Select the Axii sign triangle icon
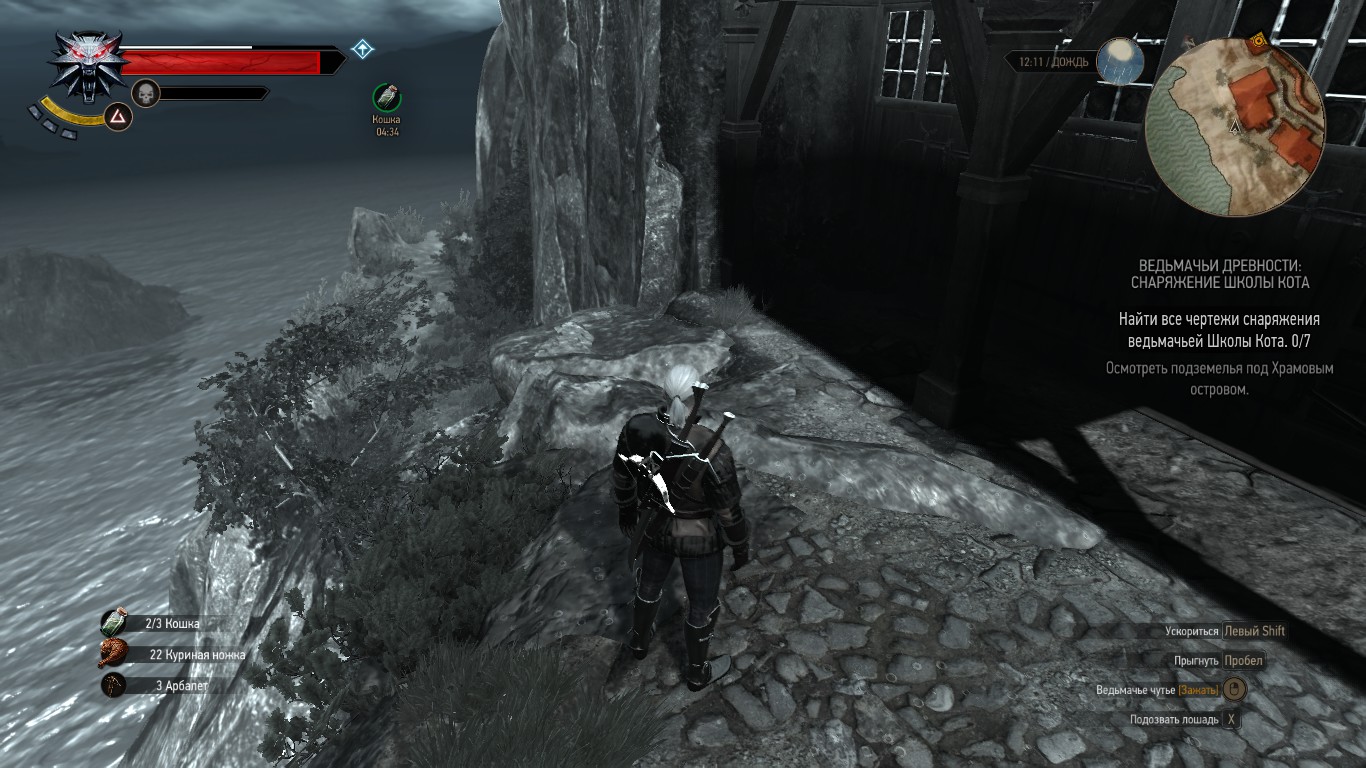 119,118
